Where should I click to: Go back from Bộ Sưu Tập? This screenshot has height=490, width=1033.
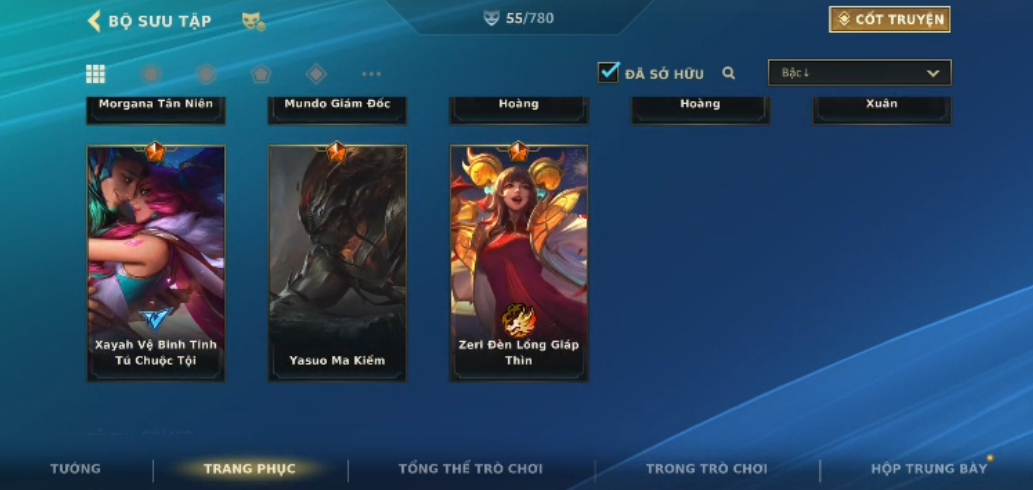tap(94, 21)
